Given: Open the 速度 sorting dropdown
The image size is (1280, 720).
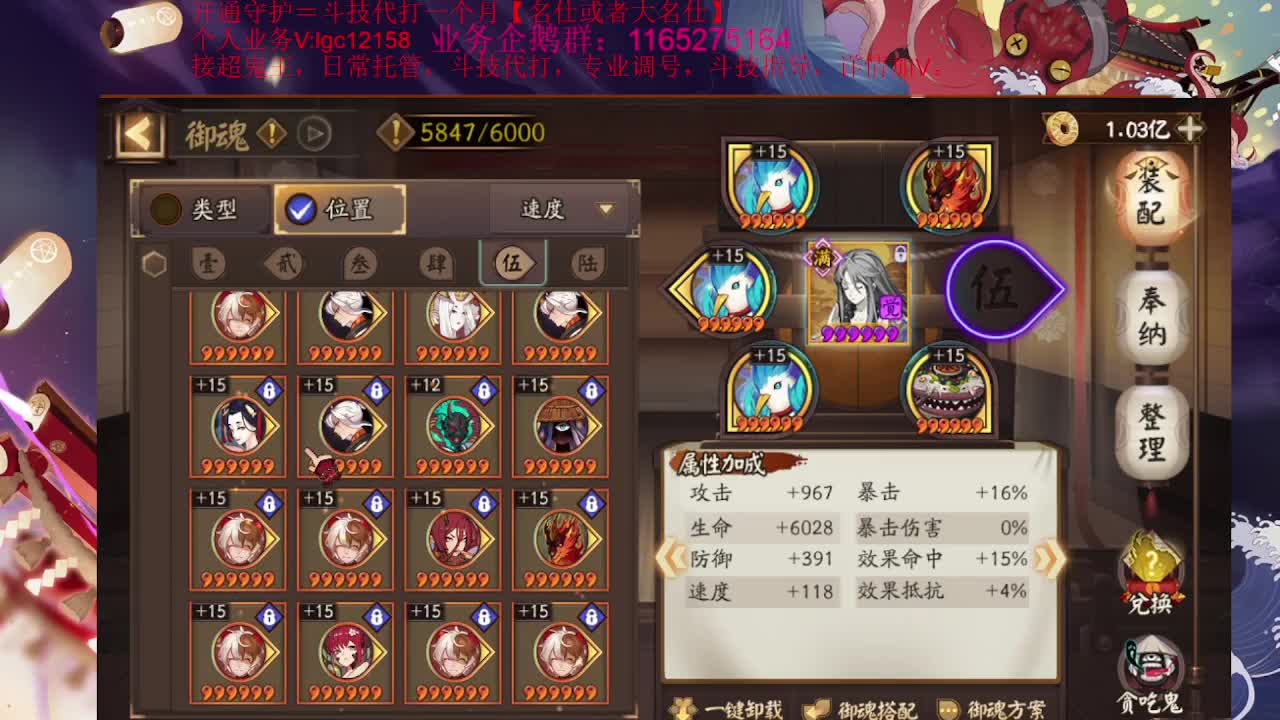Looking at the screenshot, I should tap(560, 210).
